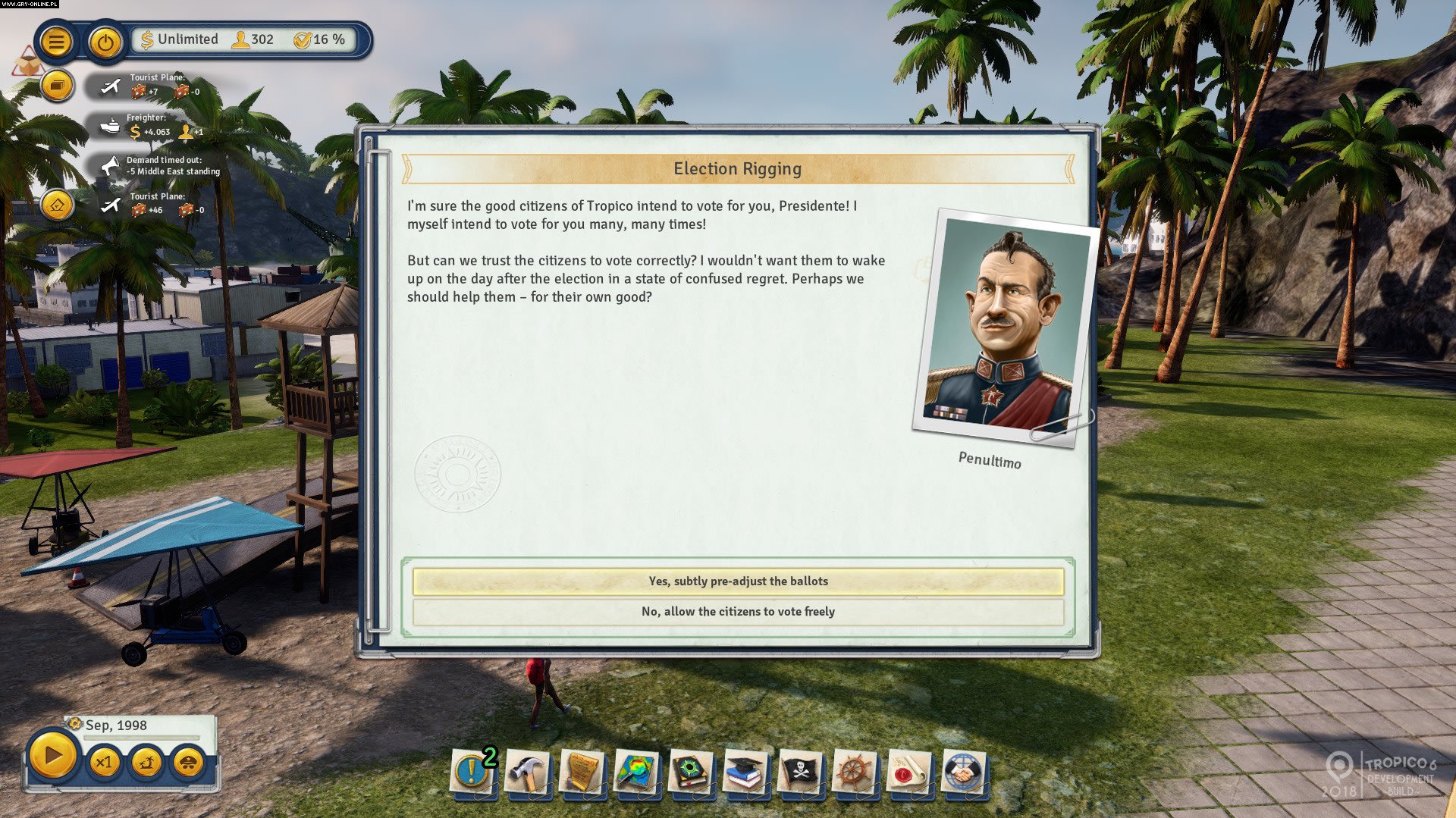Viewport: 1456px width, 818px height.
Task: Open the hamburger main menu button
Action: 55,42
